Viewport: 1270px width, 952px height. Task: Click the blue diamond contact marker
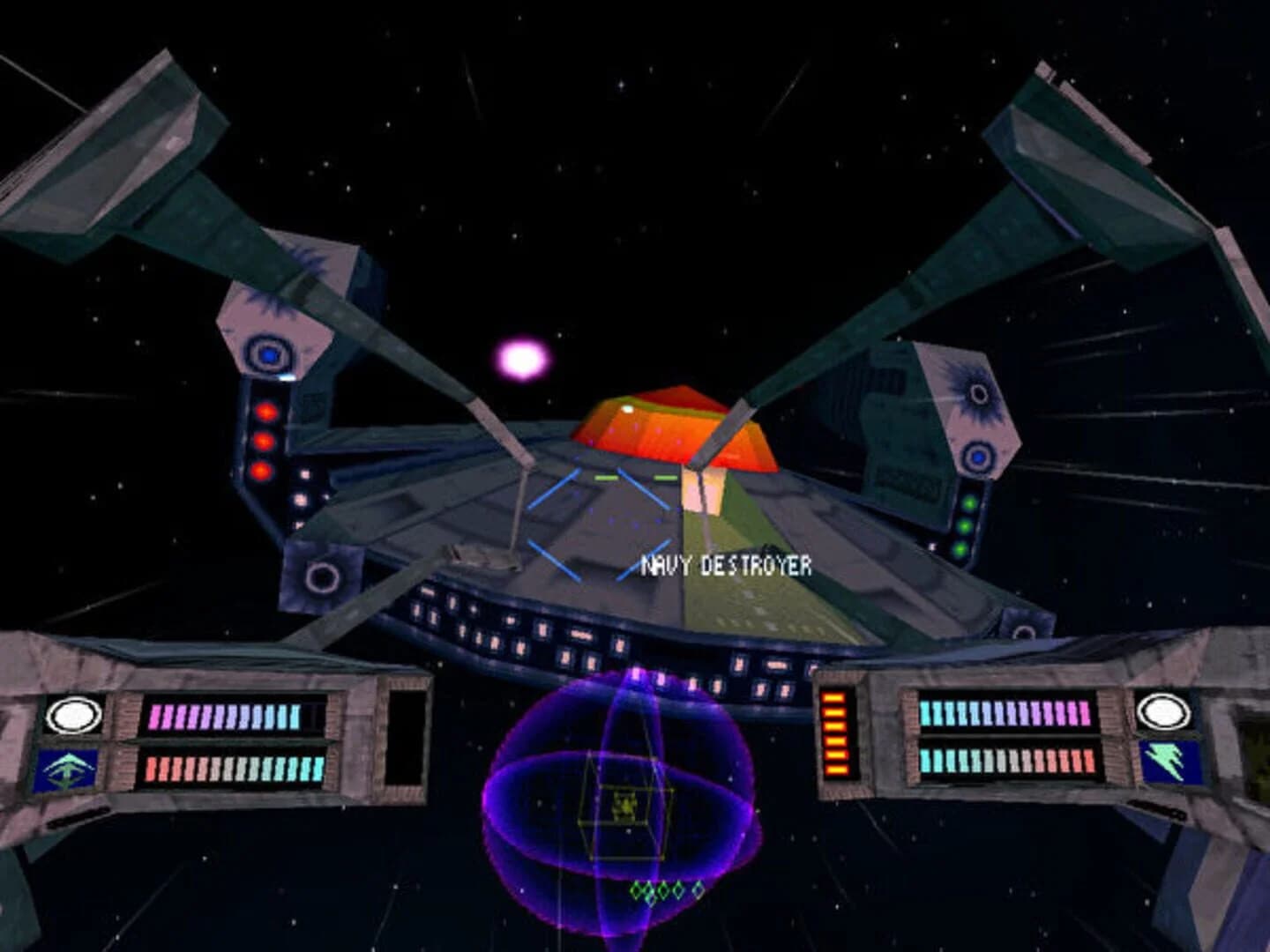click(697, 890)
